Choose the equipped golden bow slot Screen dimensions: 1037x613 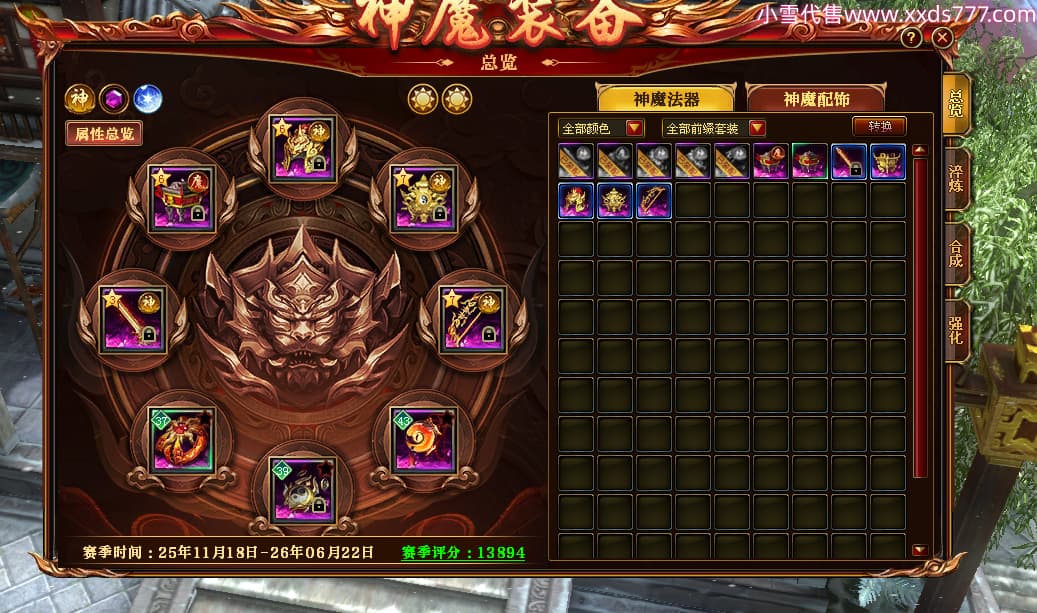click(x=473, y=320)
